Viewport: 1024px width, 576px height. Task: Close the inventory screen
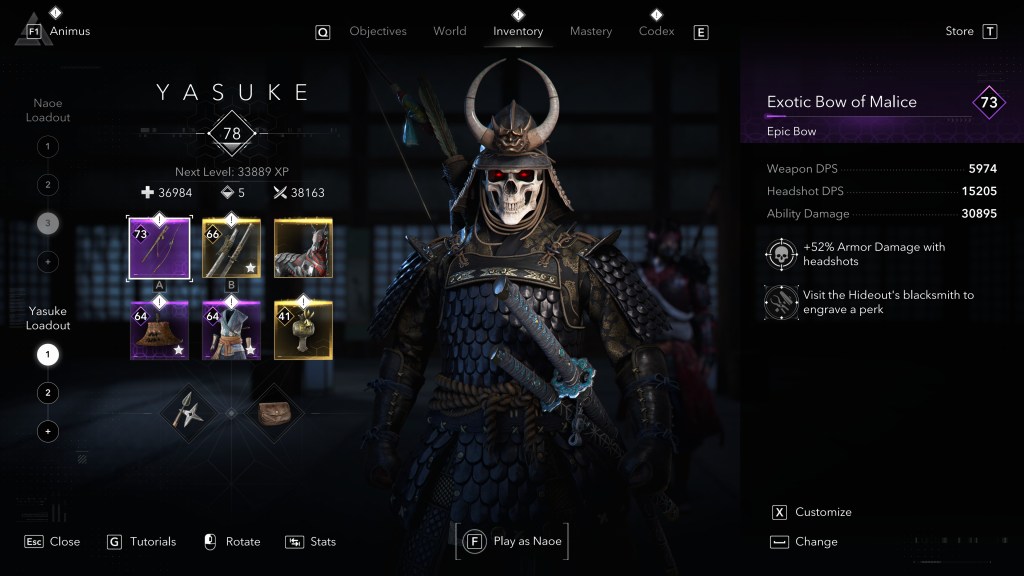pos(64,541)
